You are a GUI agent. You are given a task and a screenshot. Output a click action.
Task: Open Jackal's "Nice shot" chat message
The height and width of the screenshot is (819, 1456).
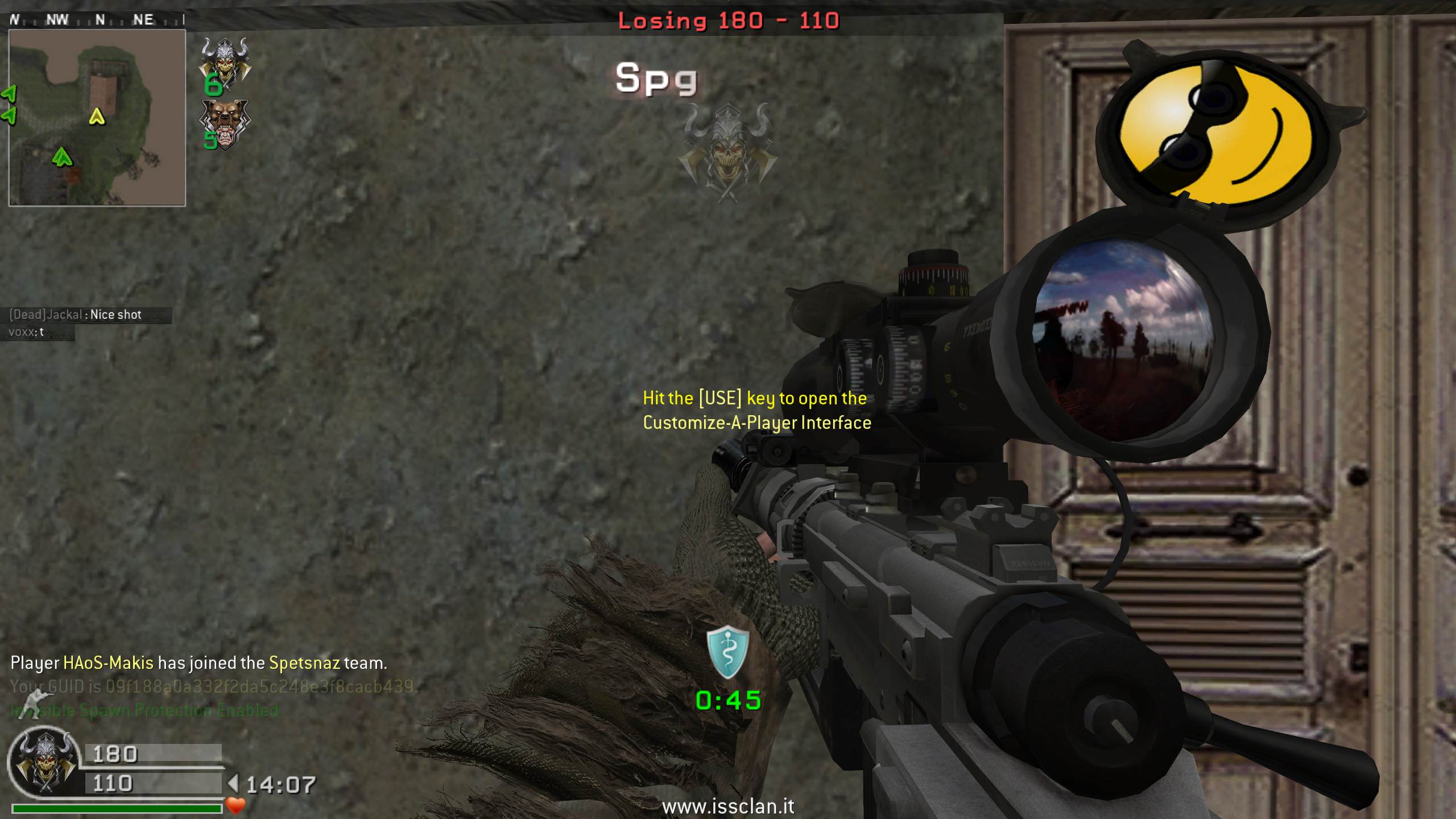tap(89, 315)
